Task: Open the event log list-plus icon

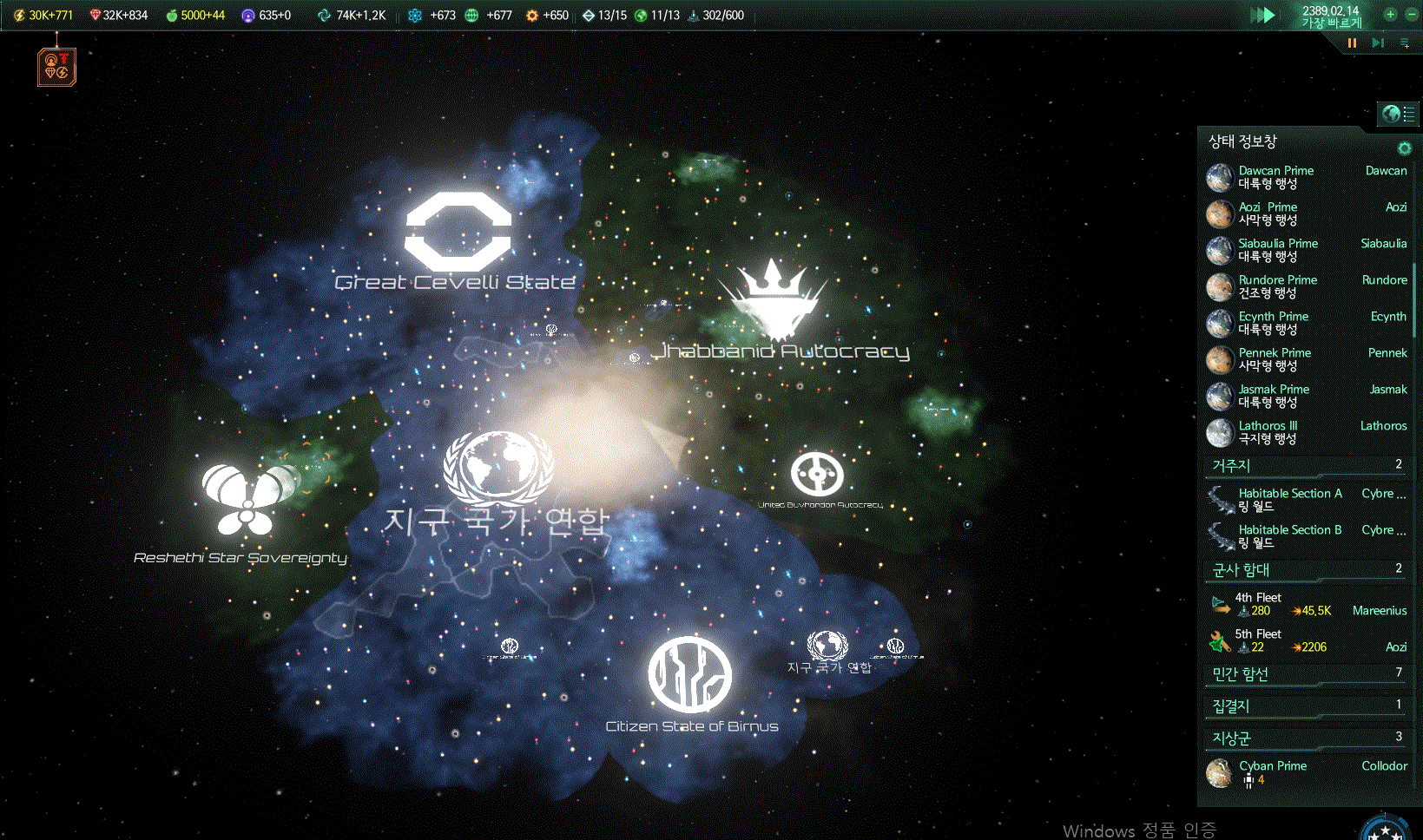Action: [1405, 43]
